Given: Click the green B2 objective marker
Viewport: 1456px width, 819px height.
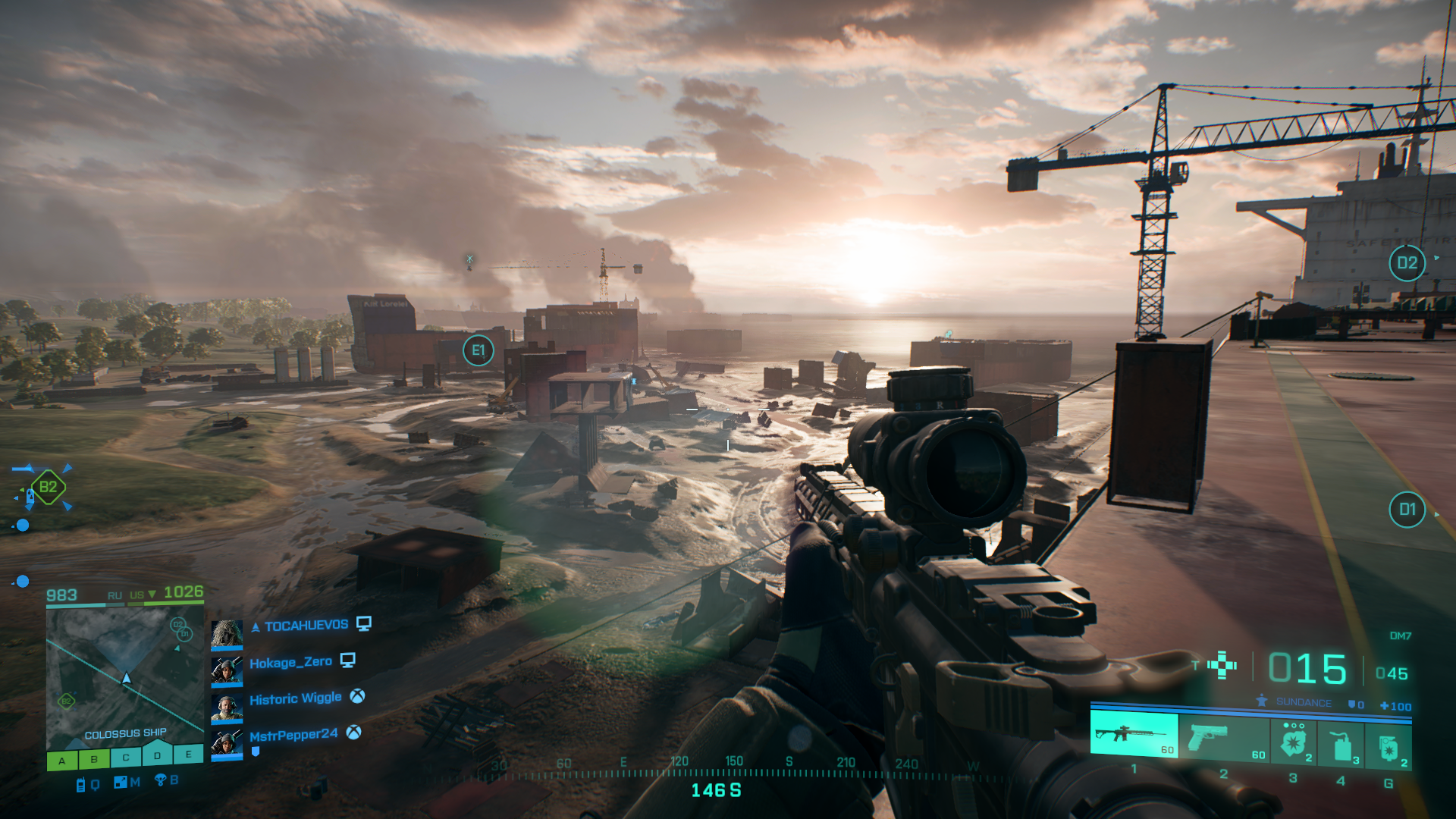Looking at the screenshot, I should coord(48,487).
